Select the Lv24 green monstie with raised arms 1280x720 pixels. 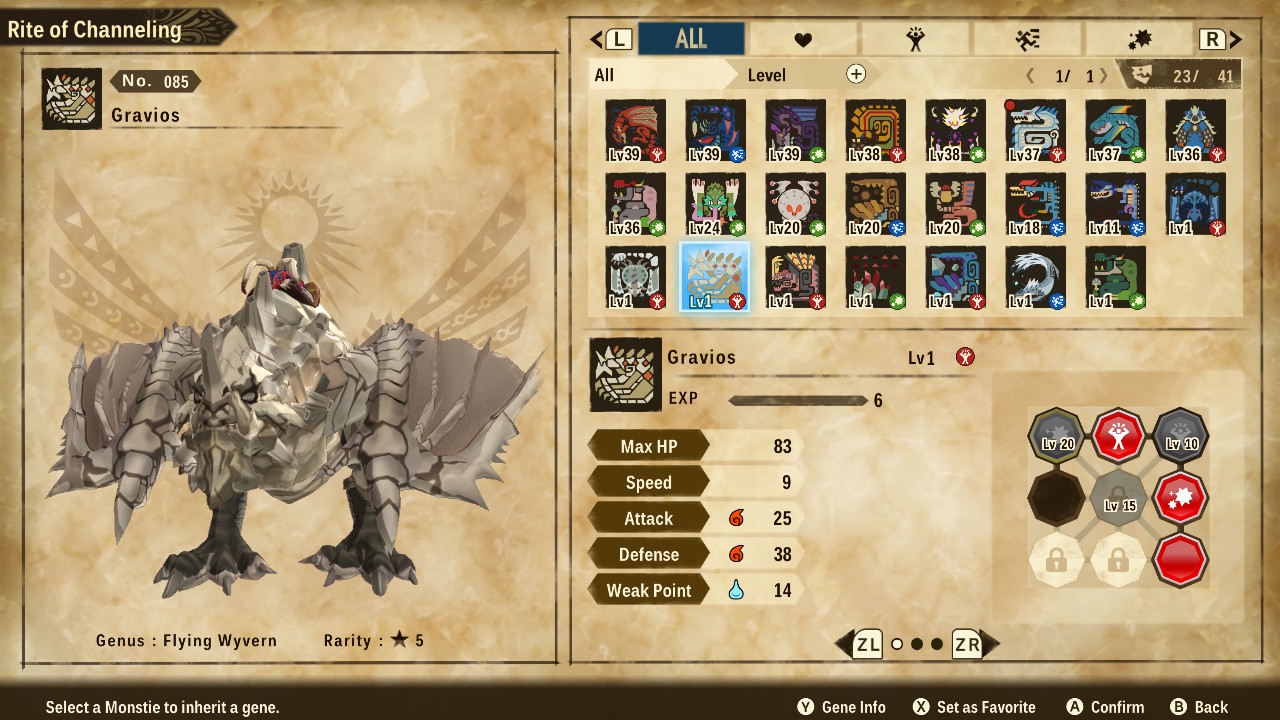(x=715, y=205)
